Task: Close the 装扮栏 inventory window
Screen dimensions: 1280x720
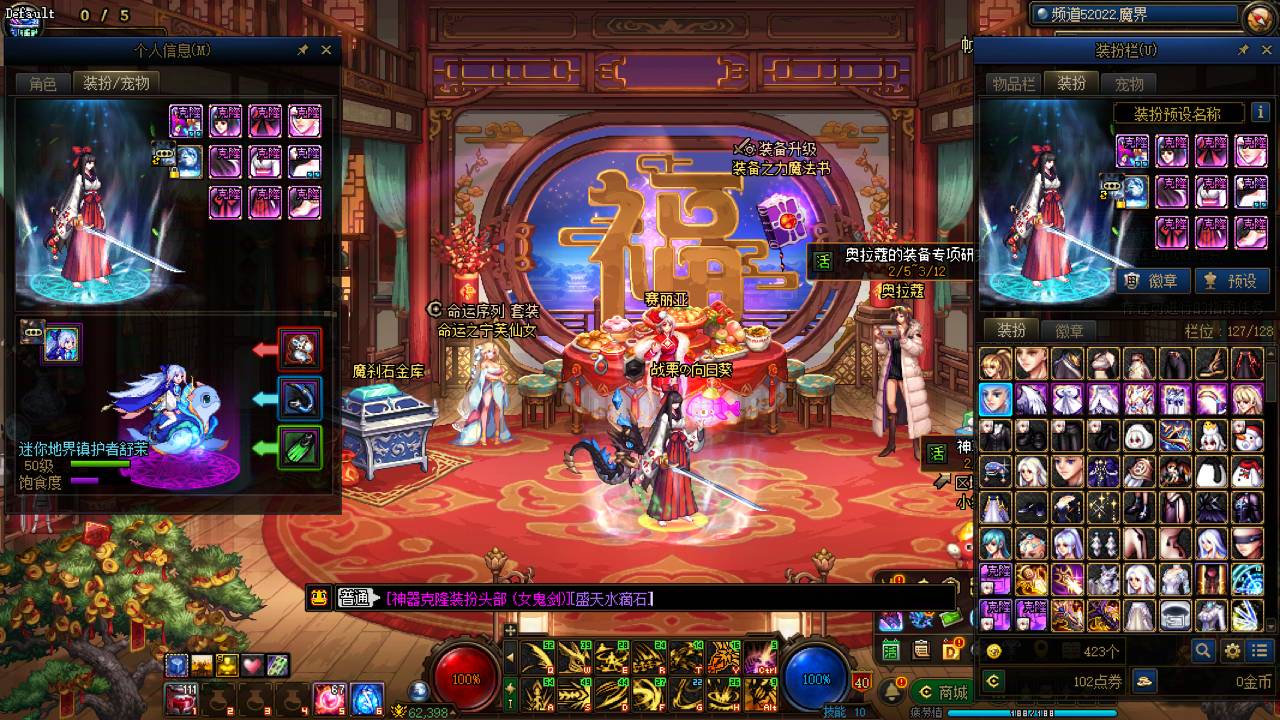Action: coord(1264,50)
